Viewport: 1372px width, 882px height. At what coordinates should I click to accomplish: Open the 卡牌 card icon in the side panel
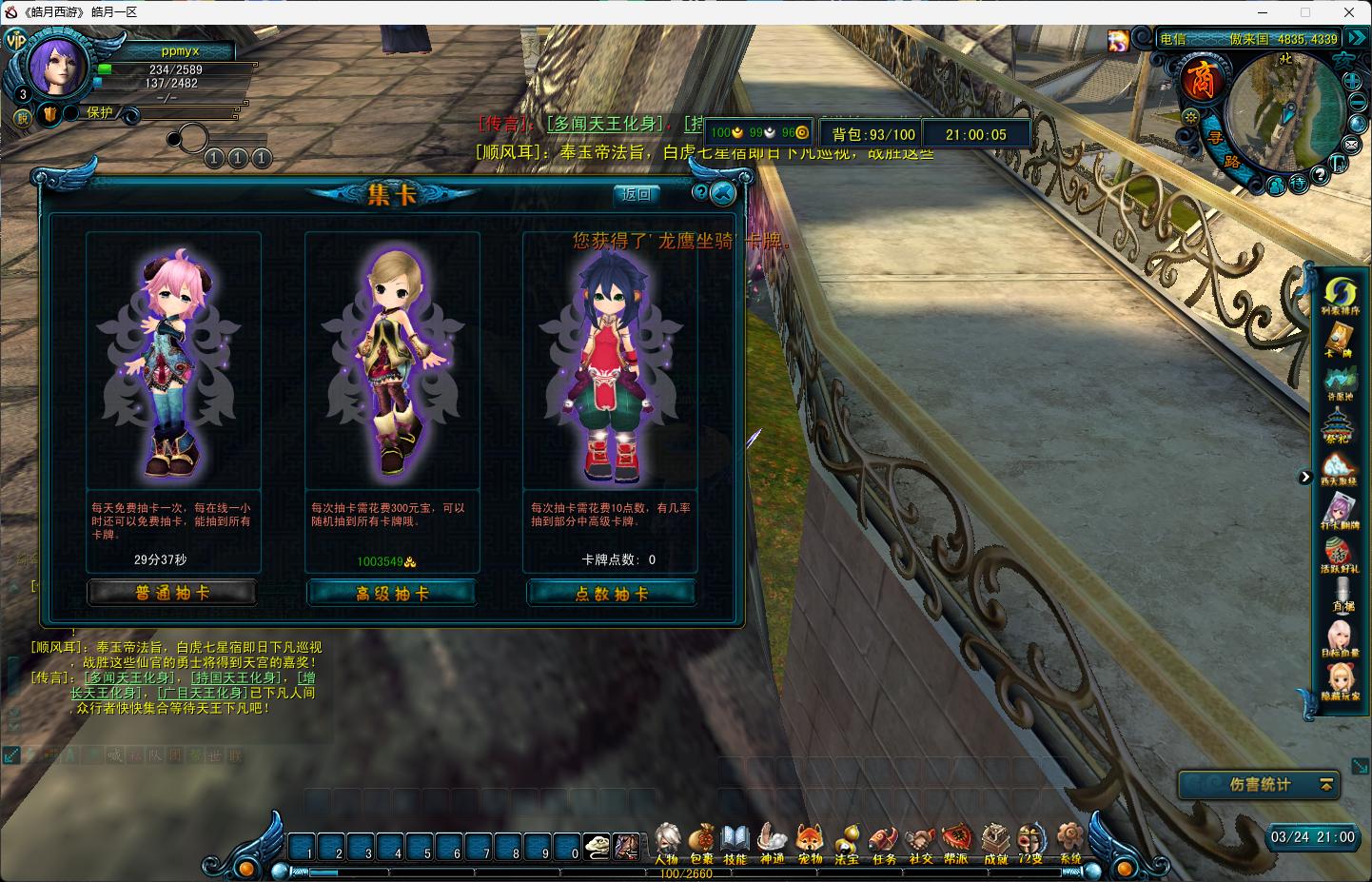[x=1340, y=341]
